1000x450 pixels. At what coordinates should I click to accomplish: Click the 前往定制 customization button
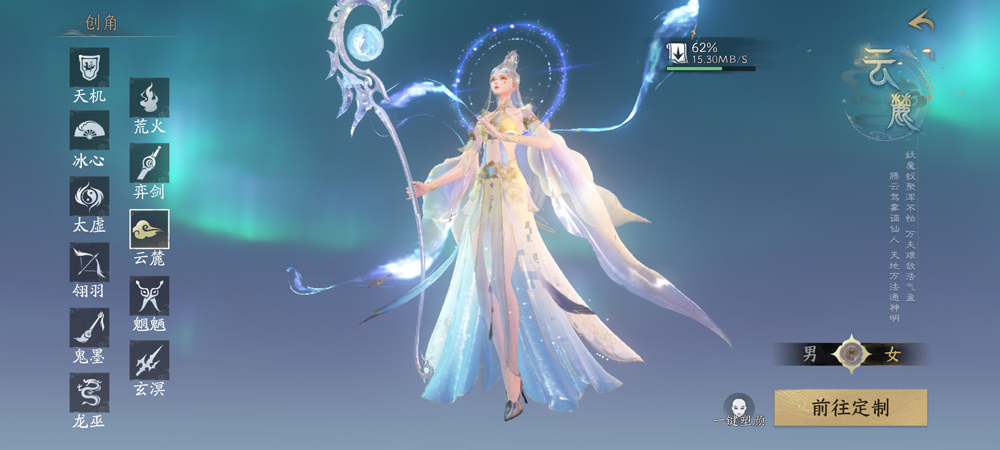point(850,408)
